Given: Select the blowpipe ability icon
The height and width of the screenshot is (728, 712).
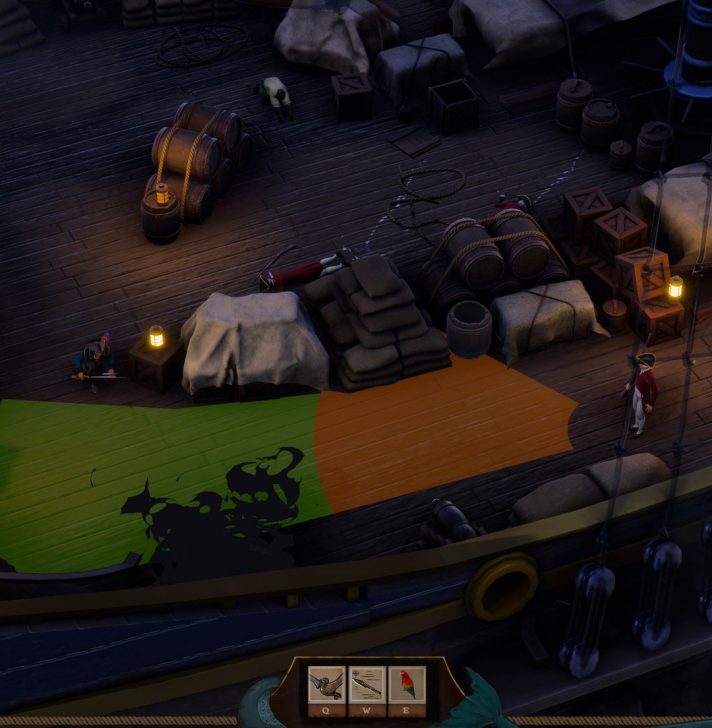Looking at the screenshot, I should point(366,685).
